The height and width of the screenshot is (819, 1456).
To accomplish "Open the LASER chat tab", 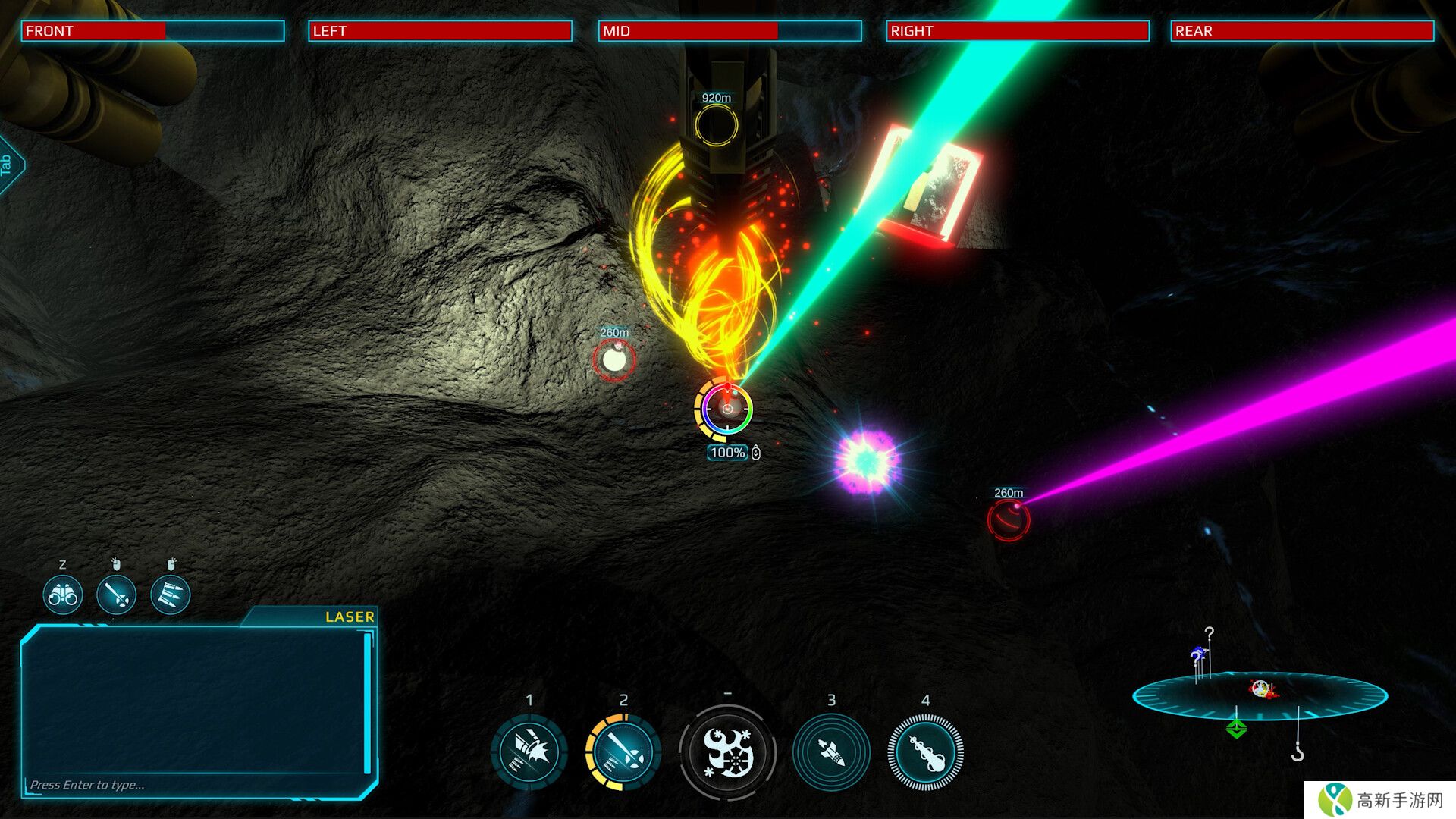I will (x=349, y=617).
